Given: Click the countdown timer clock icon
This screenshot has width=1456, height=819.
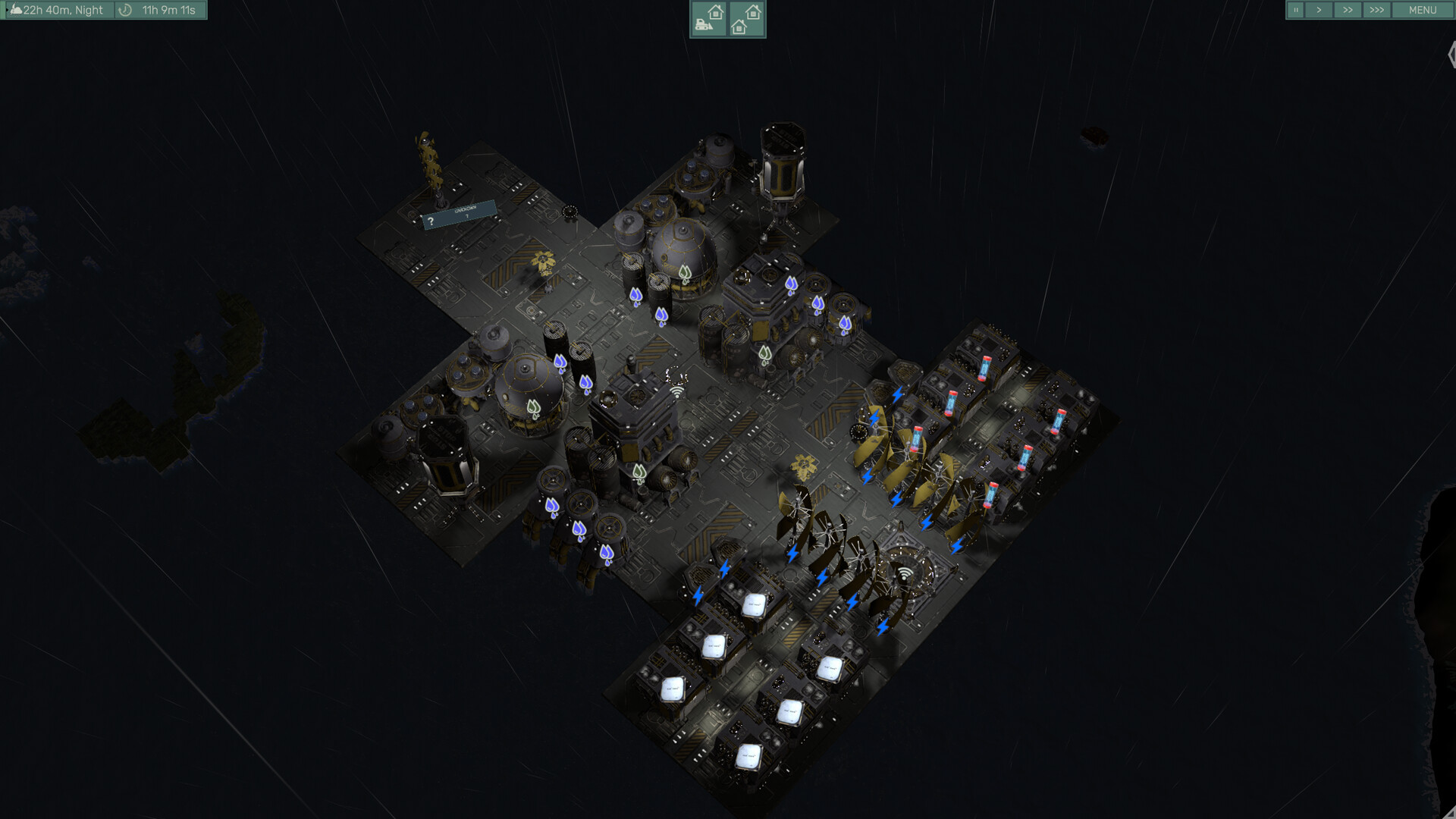Looking at the screenshot, I should click(x=124, y=11).
